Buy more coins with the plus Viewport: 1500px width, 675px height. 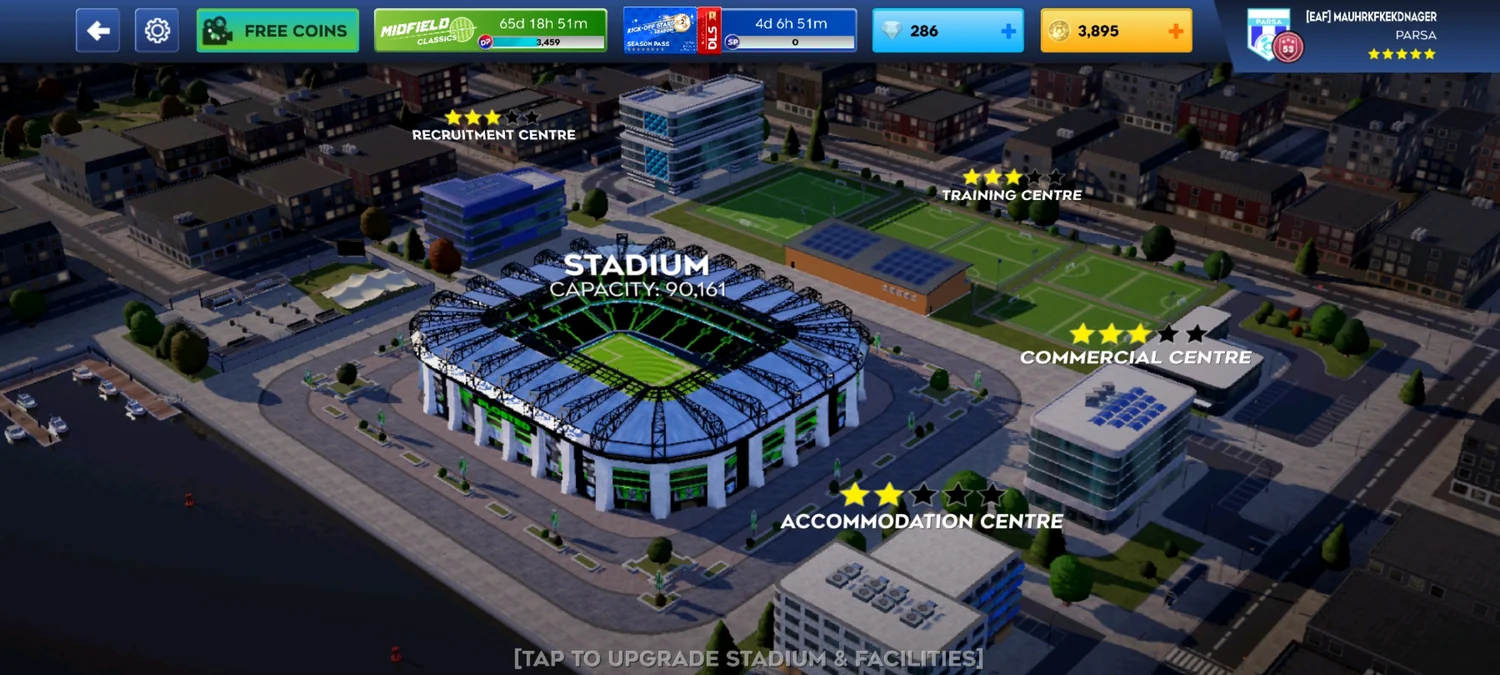(x=1176, y=31)
